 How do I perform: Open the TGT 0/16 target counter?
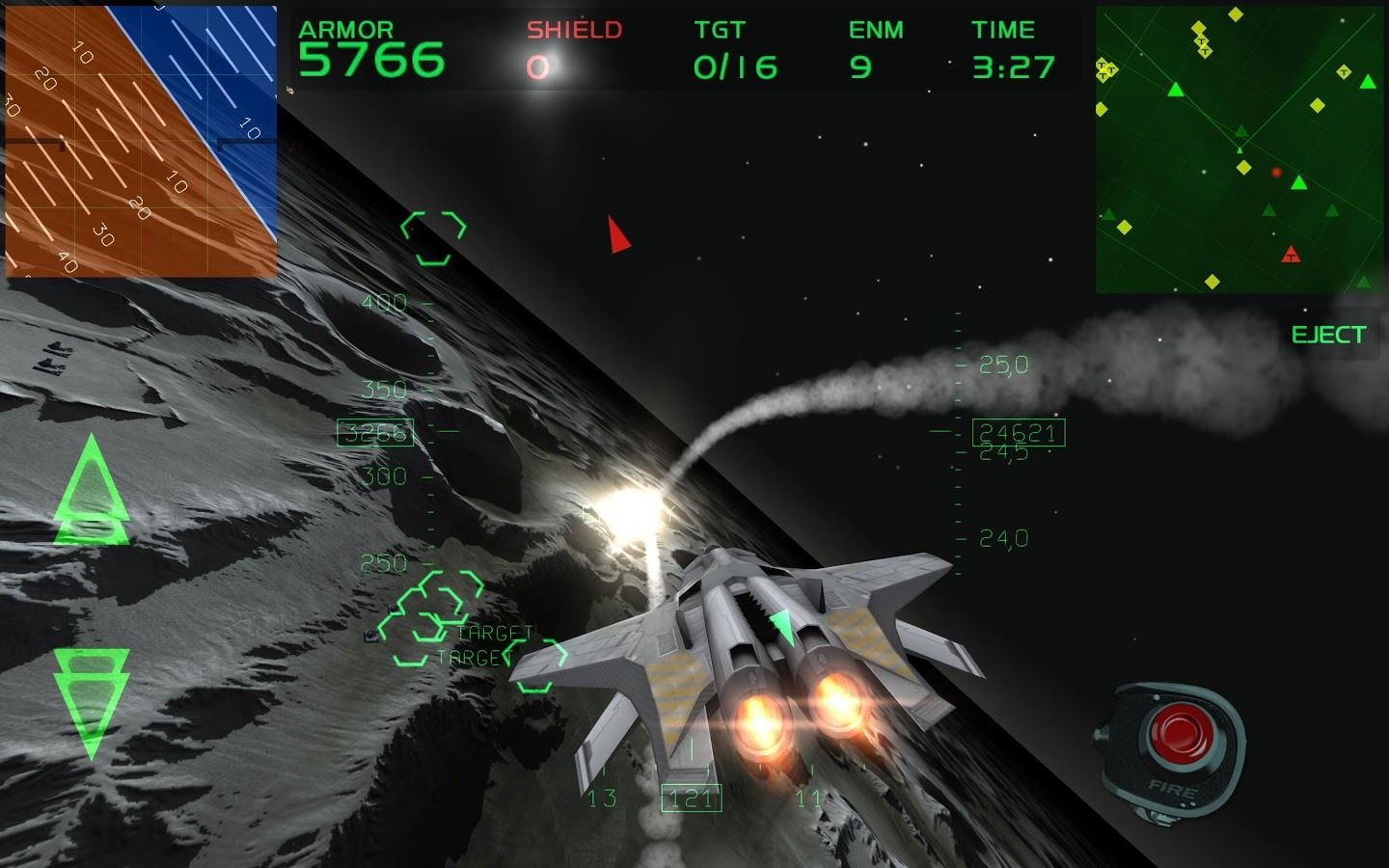click(x=733, y=46)
